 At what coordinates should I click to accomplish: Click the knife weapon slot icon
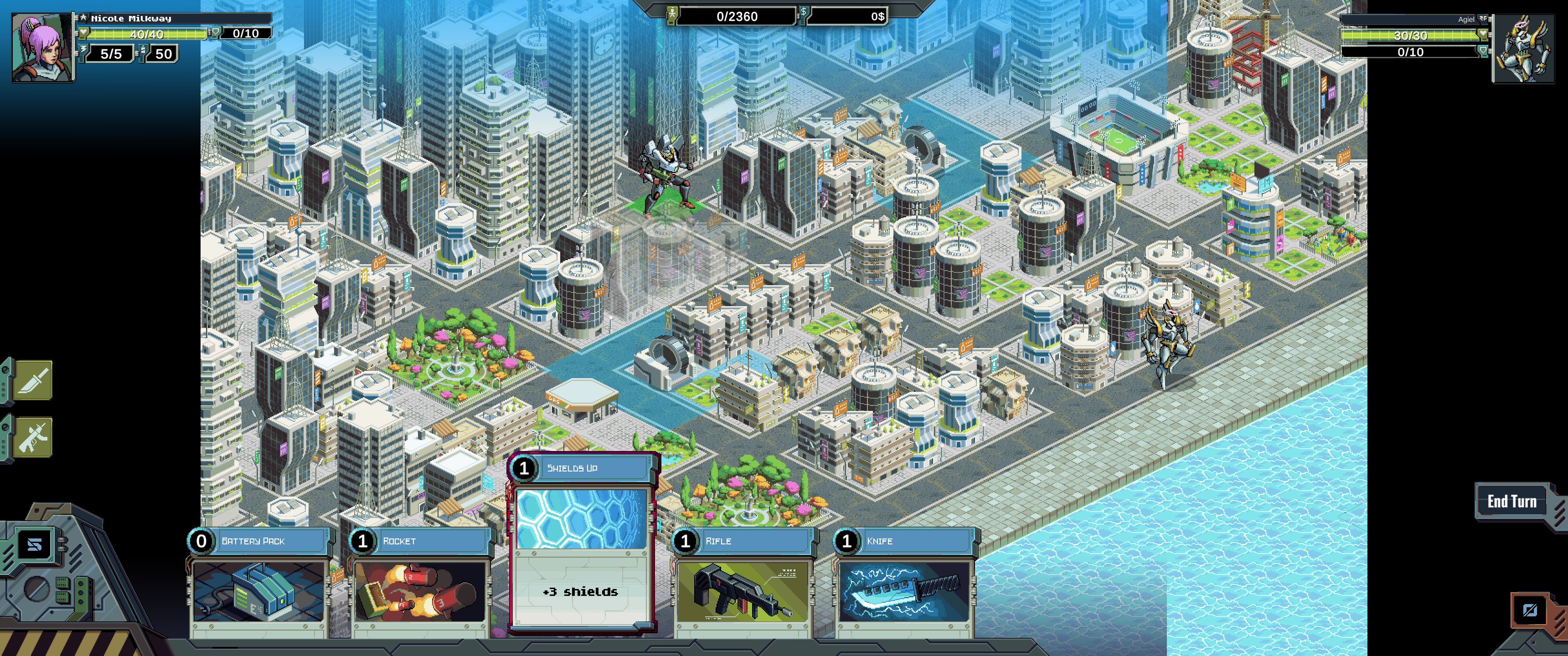[33, 380]
